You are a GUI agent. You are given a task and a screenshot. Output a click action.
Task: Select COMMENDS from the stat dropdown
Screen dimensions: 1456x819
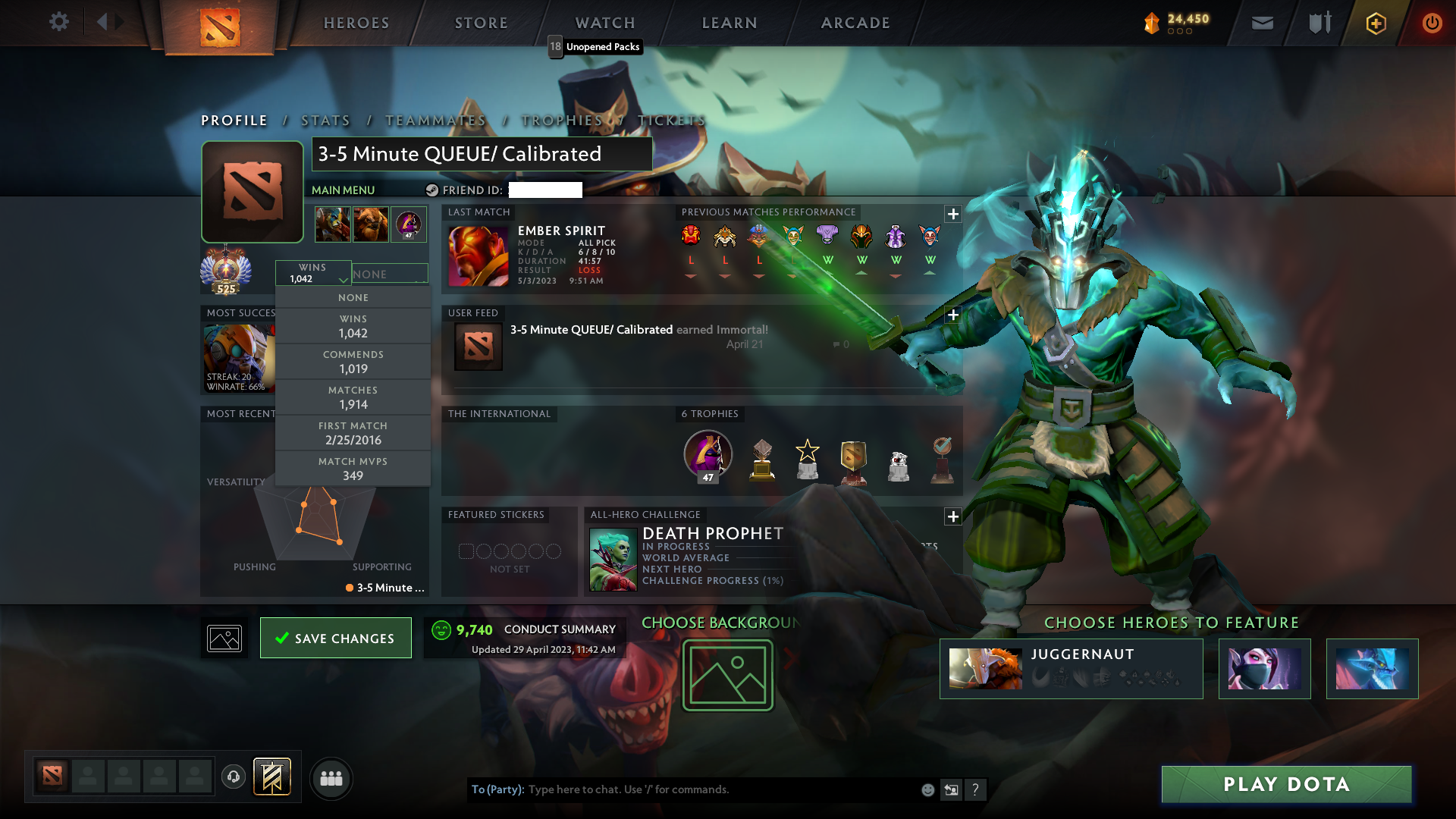coord(353,362)
